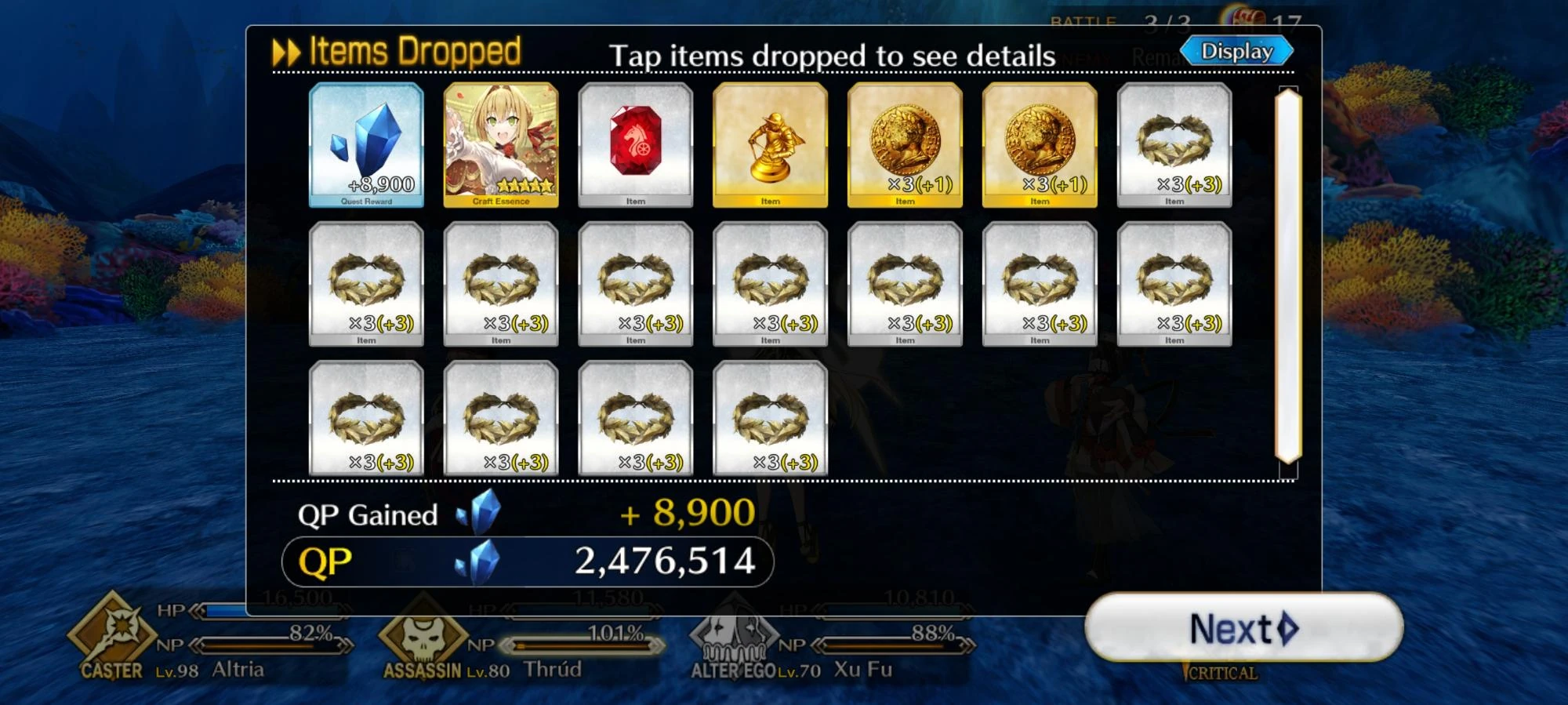Tap the second gold coin ×3(+1) drop
The image size is (1568, 705).
pyautogui.click(x=1040, y=145)
